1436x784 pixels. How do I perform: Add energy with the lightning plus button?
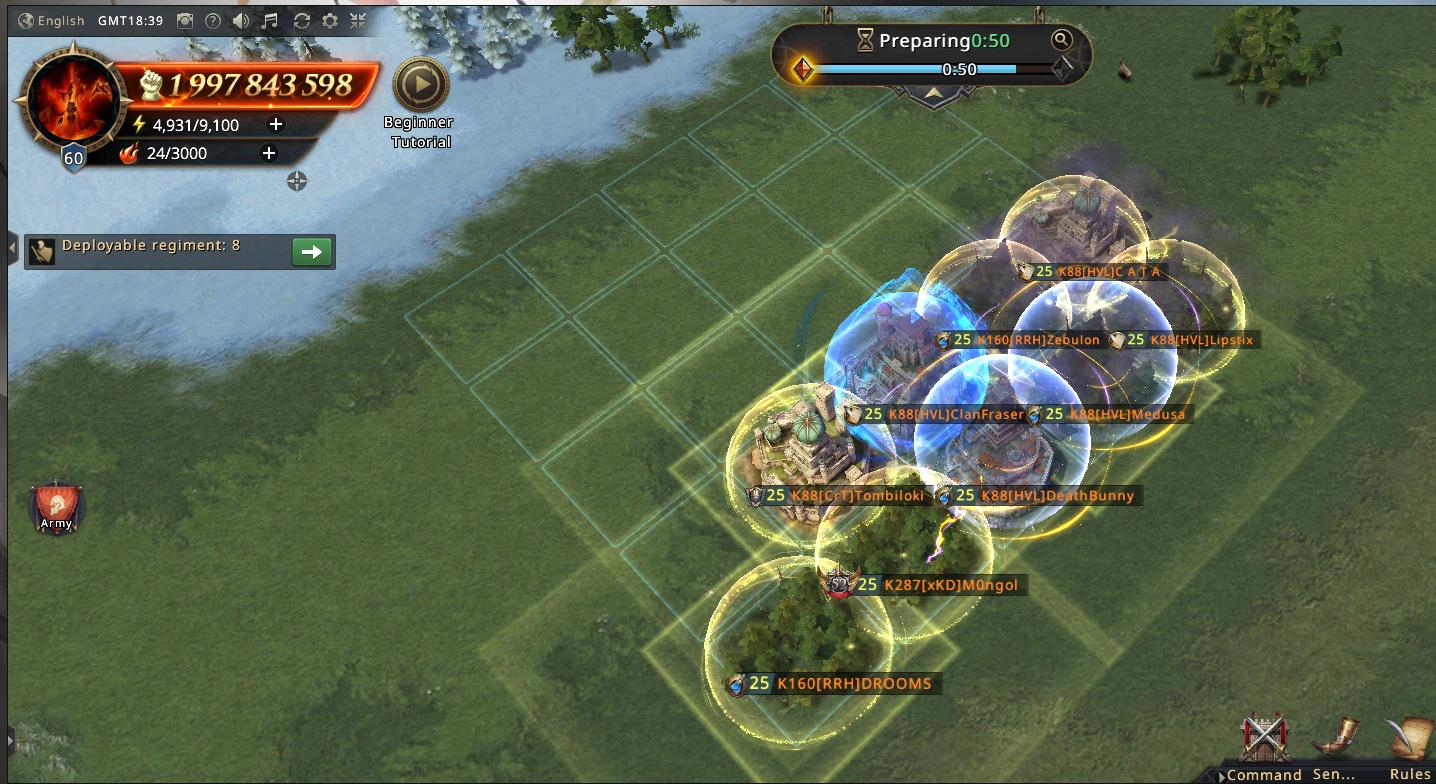pos(276,125)
